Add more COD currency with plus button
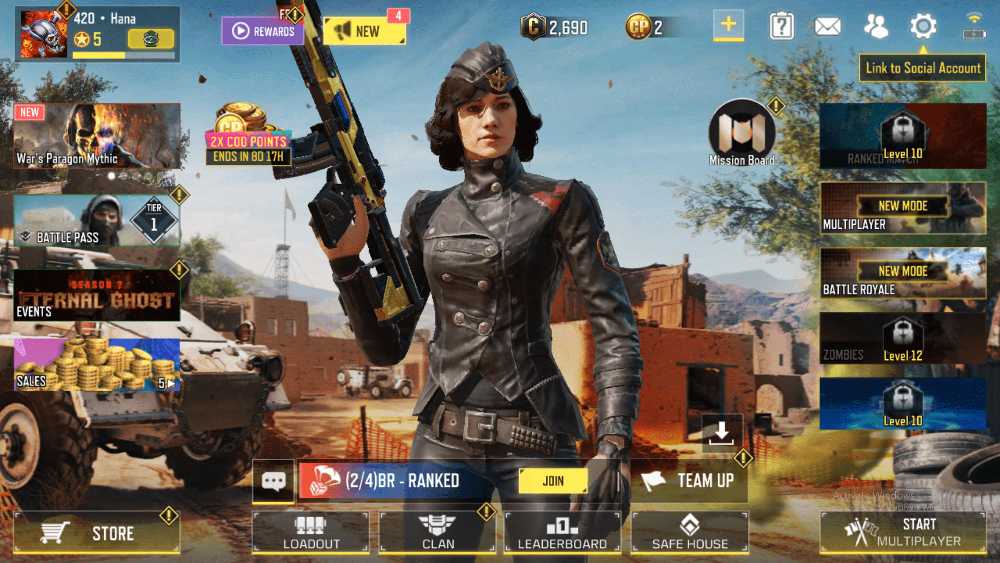1000x563 pixels. (x=728, y=27)
